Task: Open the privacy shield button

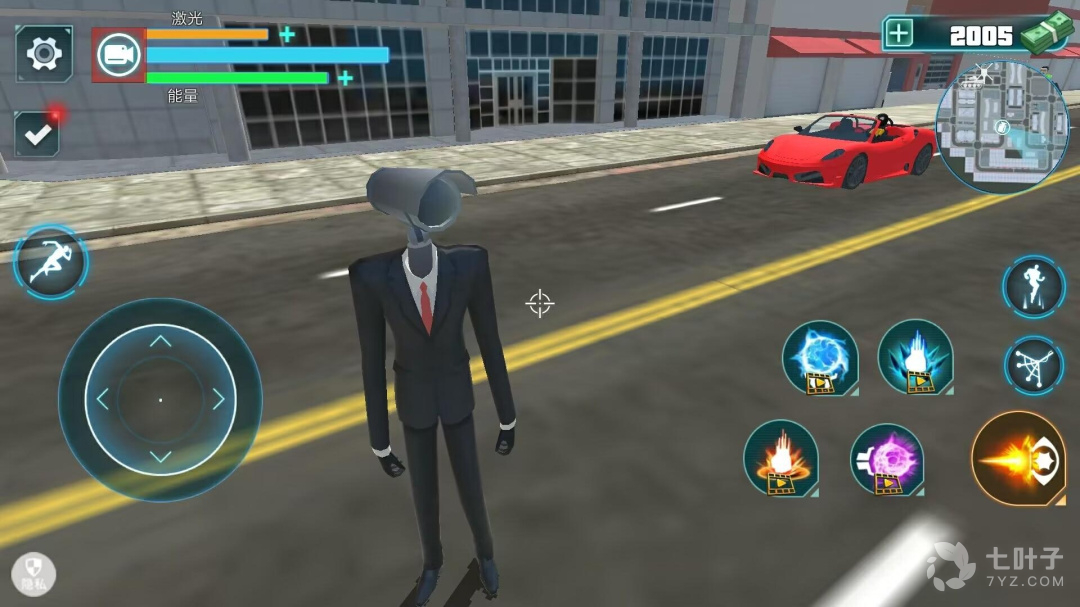Action: 34,575
